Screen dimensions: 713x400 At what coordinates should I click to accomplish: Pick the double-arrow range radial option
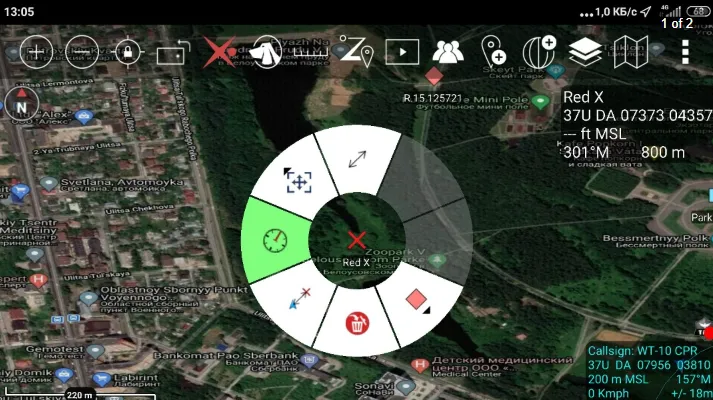[357, 158]
